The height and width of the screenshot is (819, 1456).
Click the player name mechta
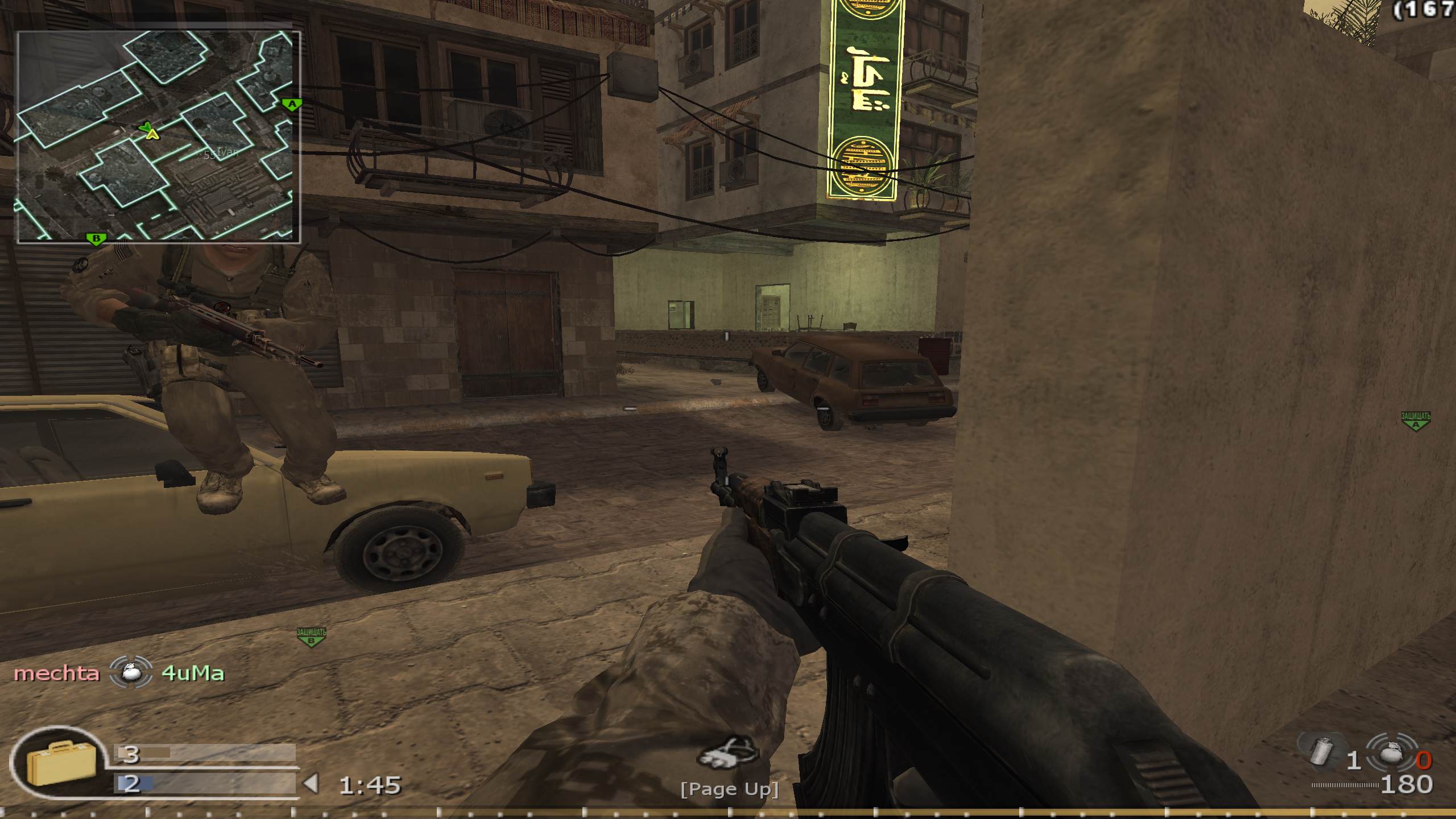[x=57, y=673]
